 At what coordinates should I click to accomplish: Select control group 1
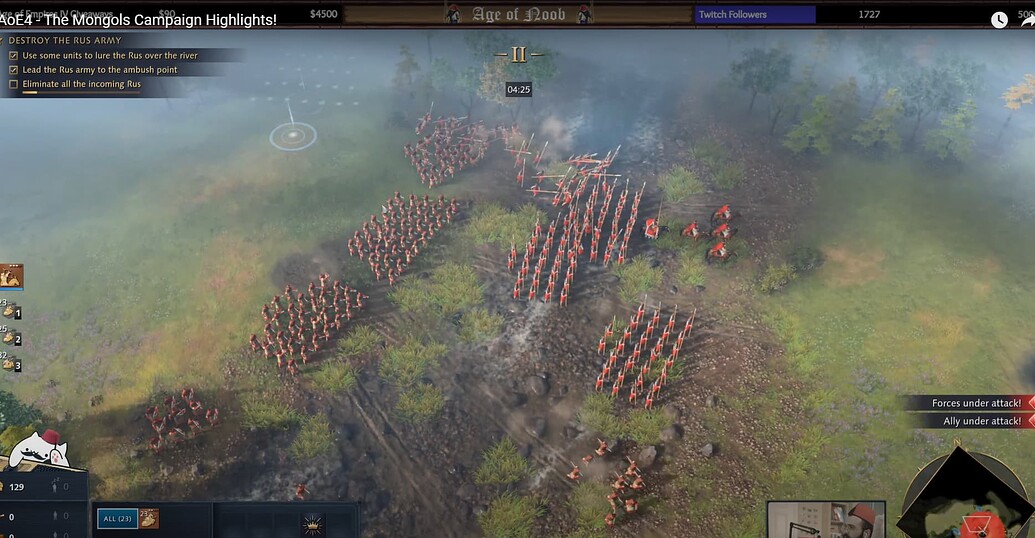(x=12, y=312)
